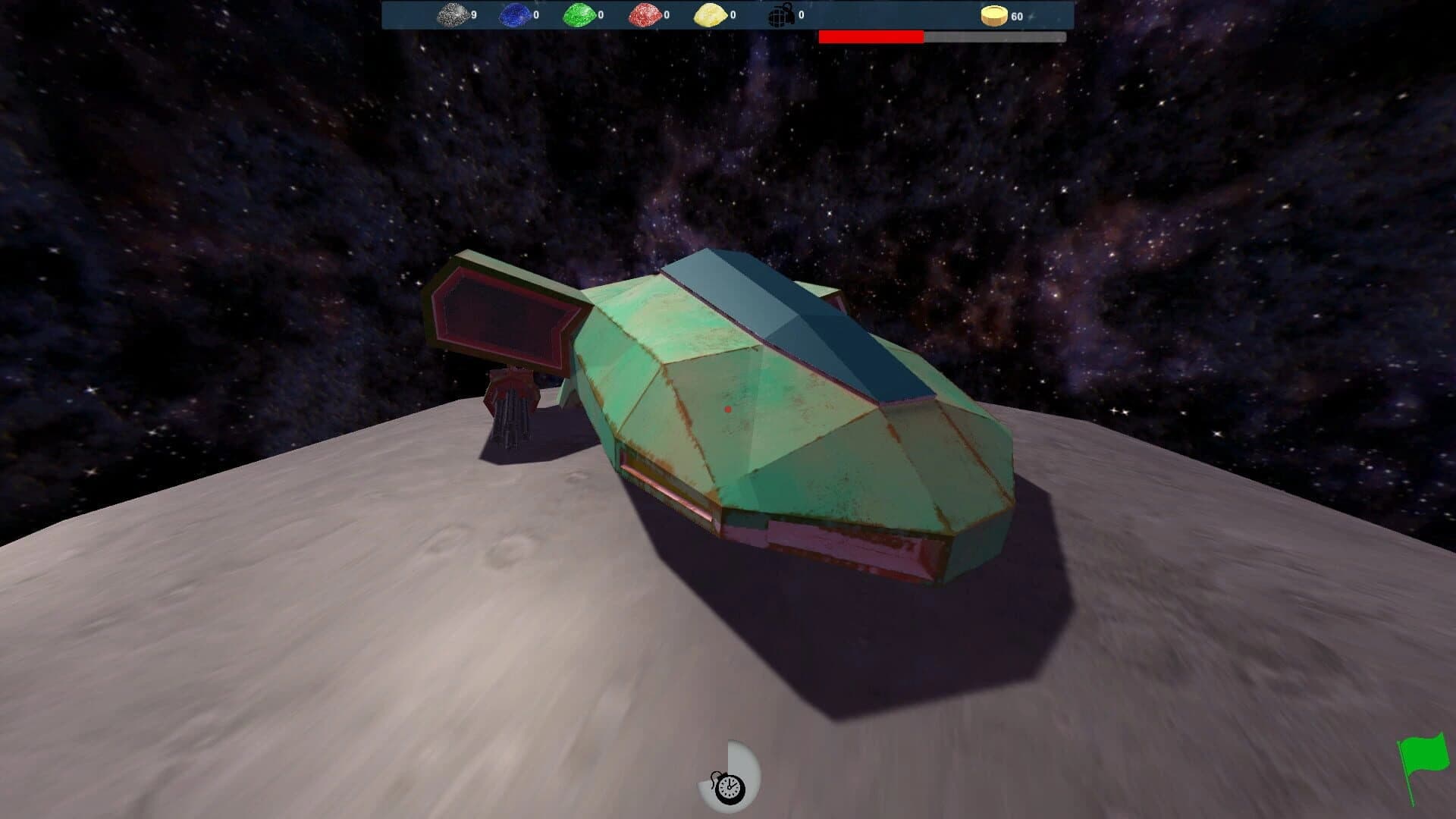Viewport: 1456px width, 819px height.
Task: Select the gold coin icon showing 60
Action: (993, 14)
